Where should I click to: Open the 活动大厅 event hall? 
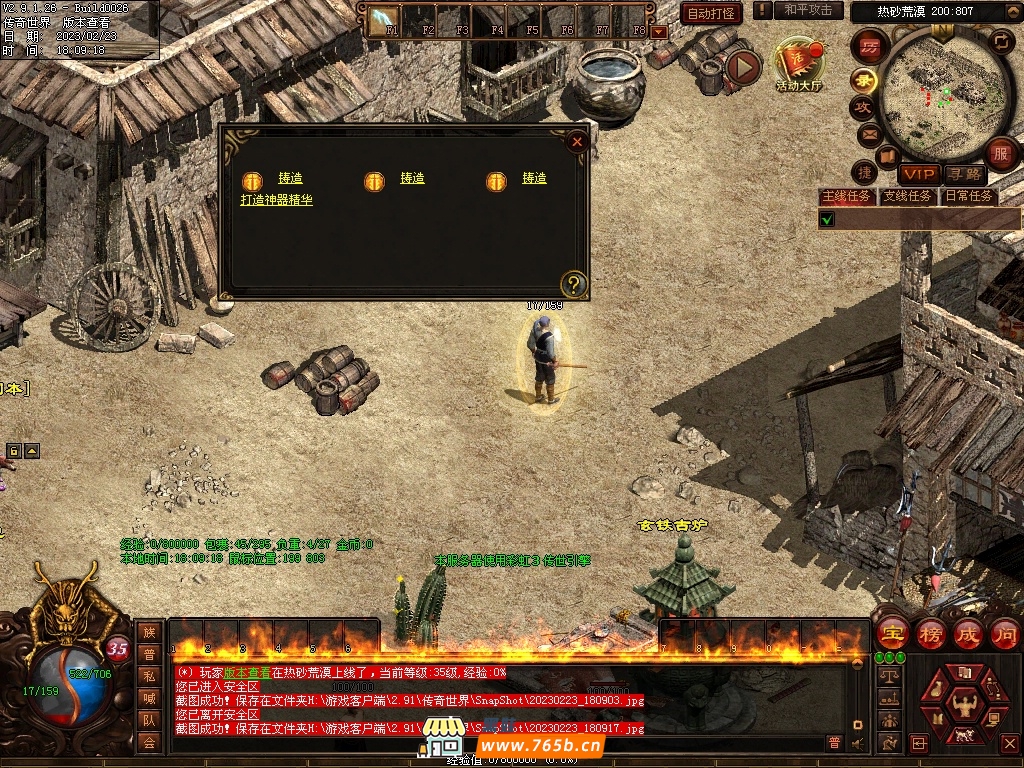click(x=798, y=66)
